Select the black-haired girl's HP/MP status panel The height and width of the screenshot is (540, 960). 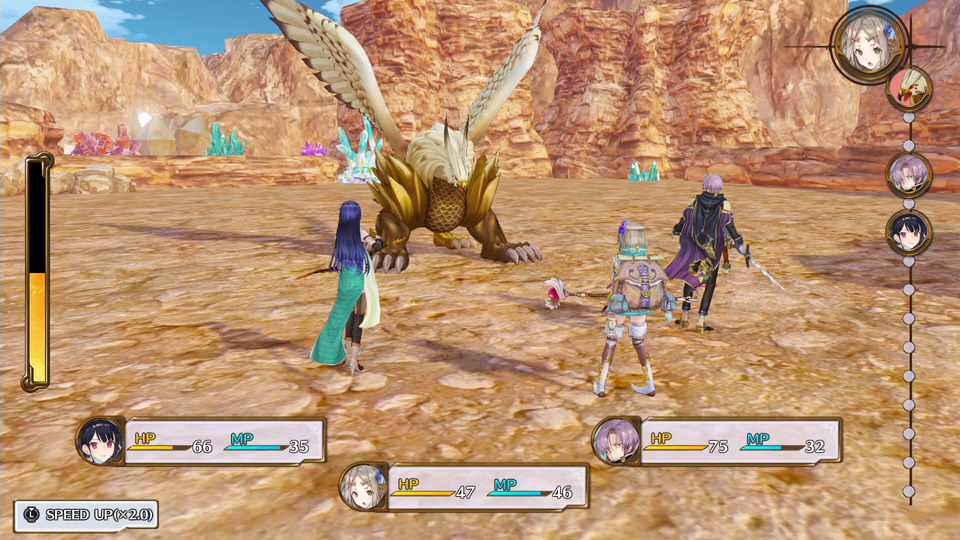(202, 441)
